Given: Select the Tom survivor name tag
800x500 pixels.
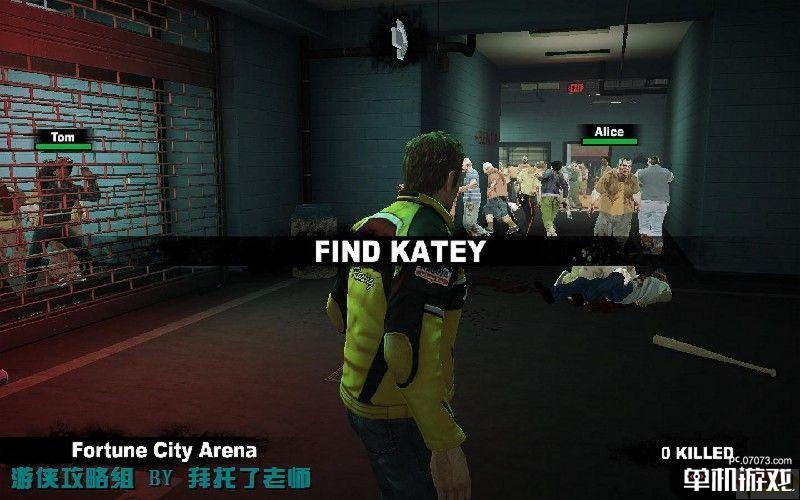Looking at the screenshot, I should point(62,136).
